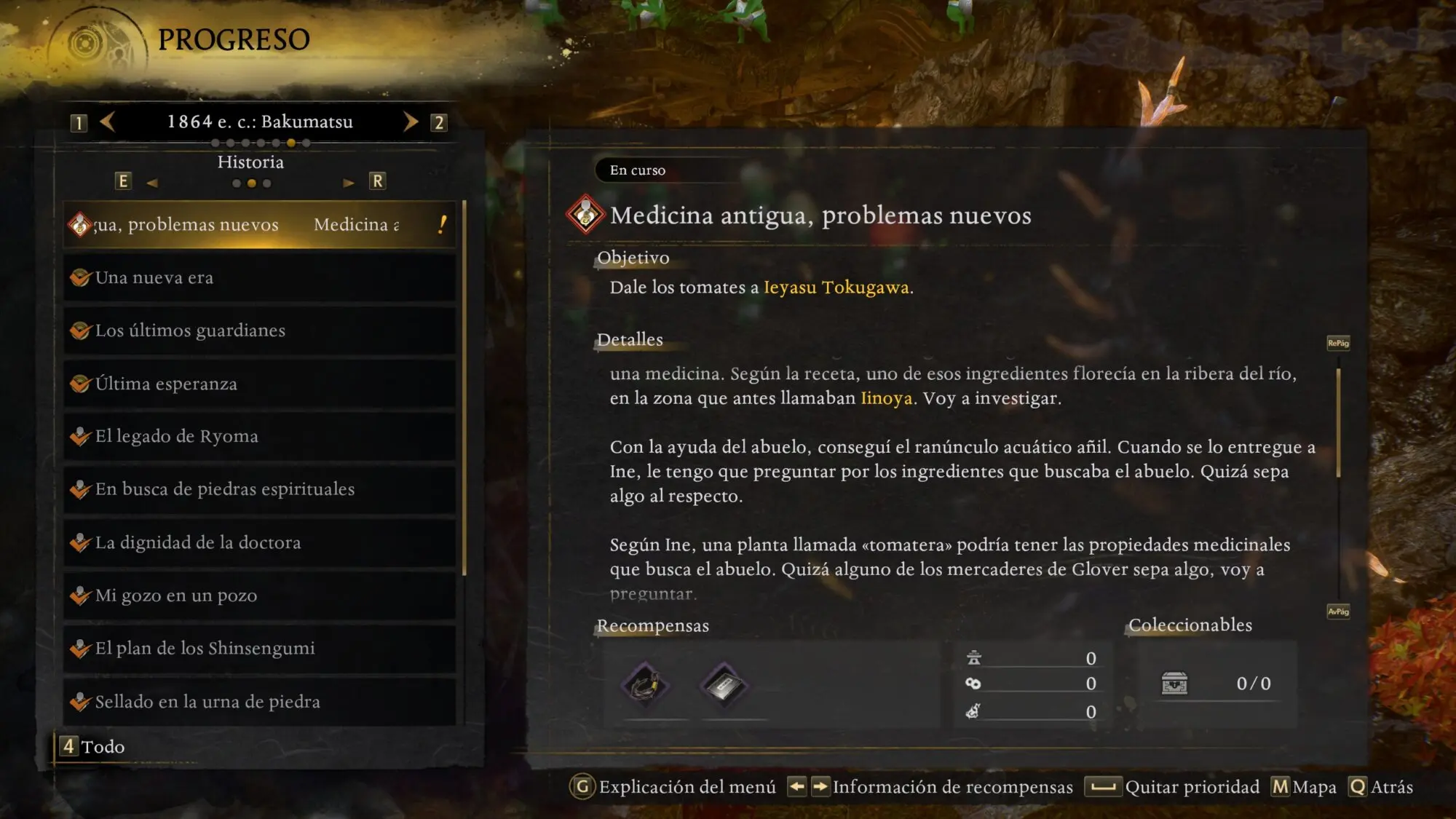Select La dignidad de la doctora
The height and width of the screenshot is (819, 1456).
(x=259, y=542)
